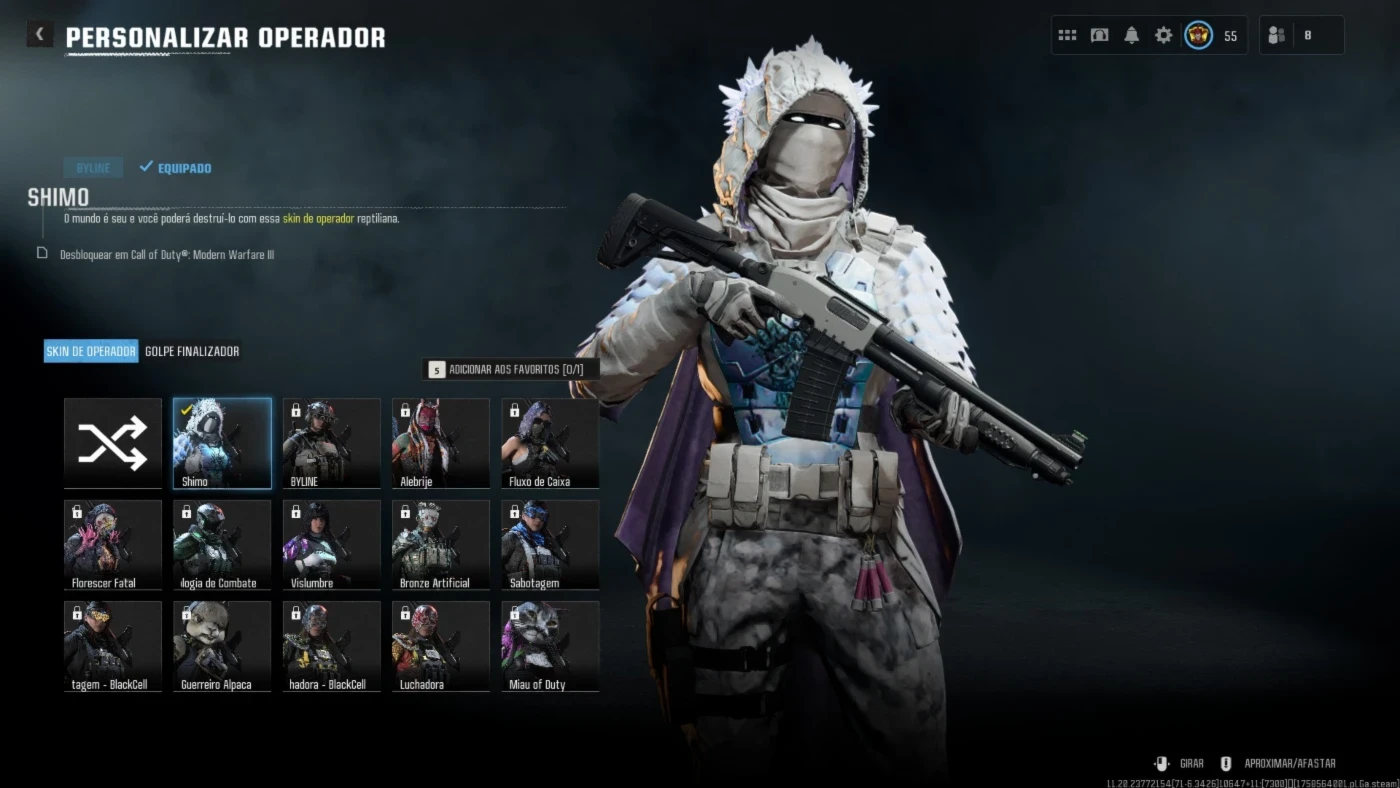Choose the random shuffle skin tile
Viewport: 1400px width, 788px height.
(113, 443)
